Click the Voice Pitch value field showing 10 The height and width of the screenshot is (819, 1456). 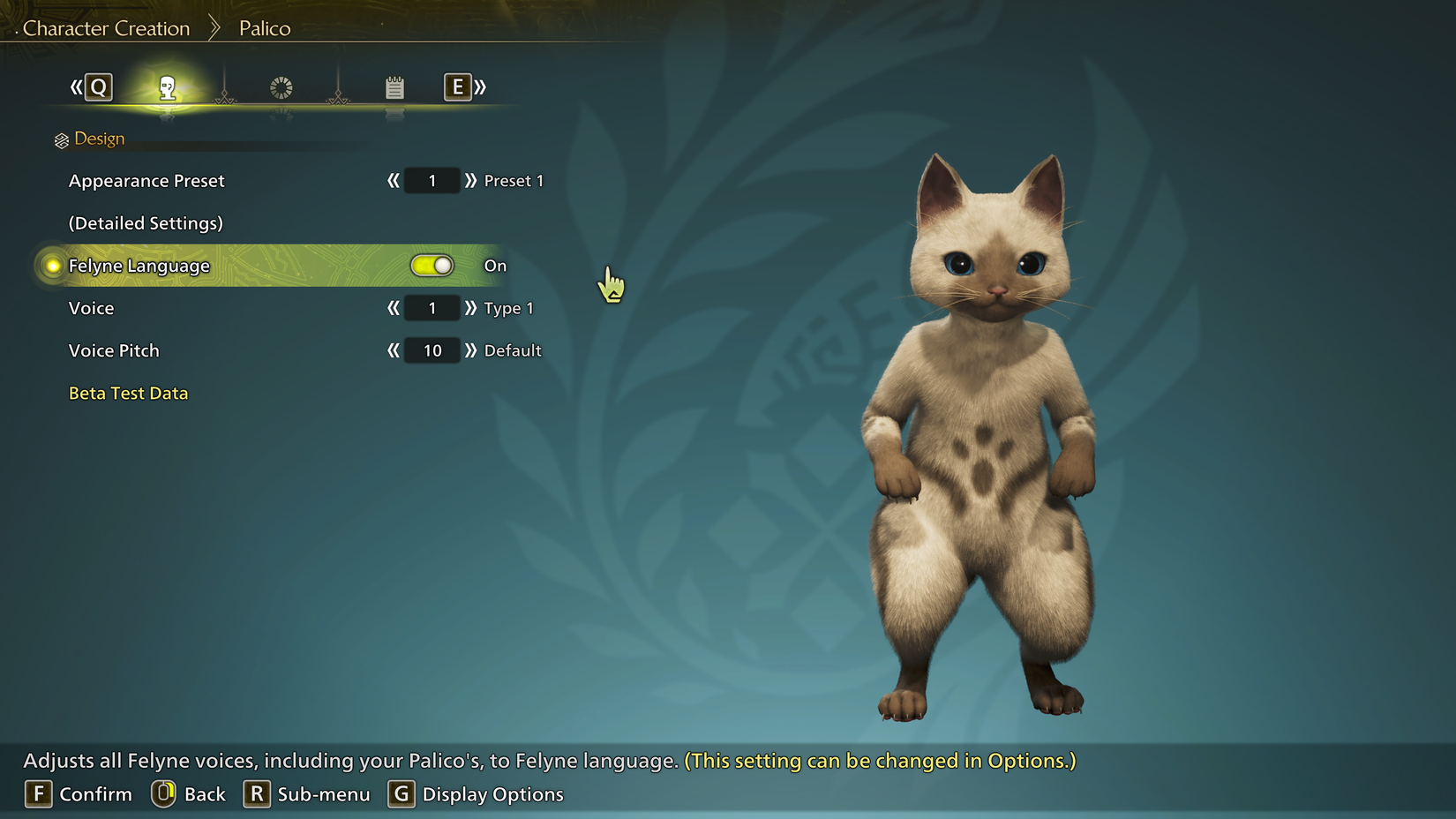(x=431, y=350)
